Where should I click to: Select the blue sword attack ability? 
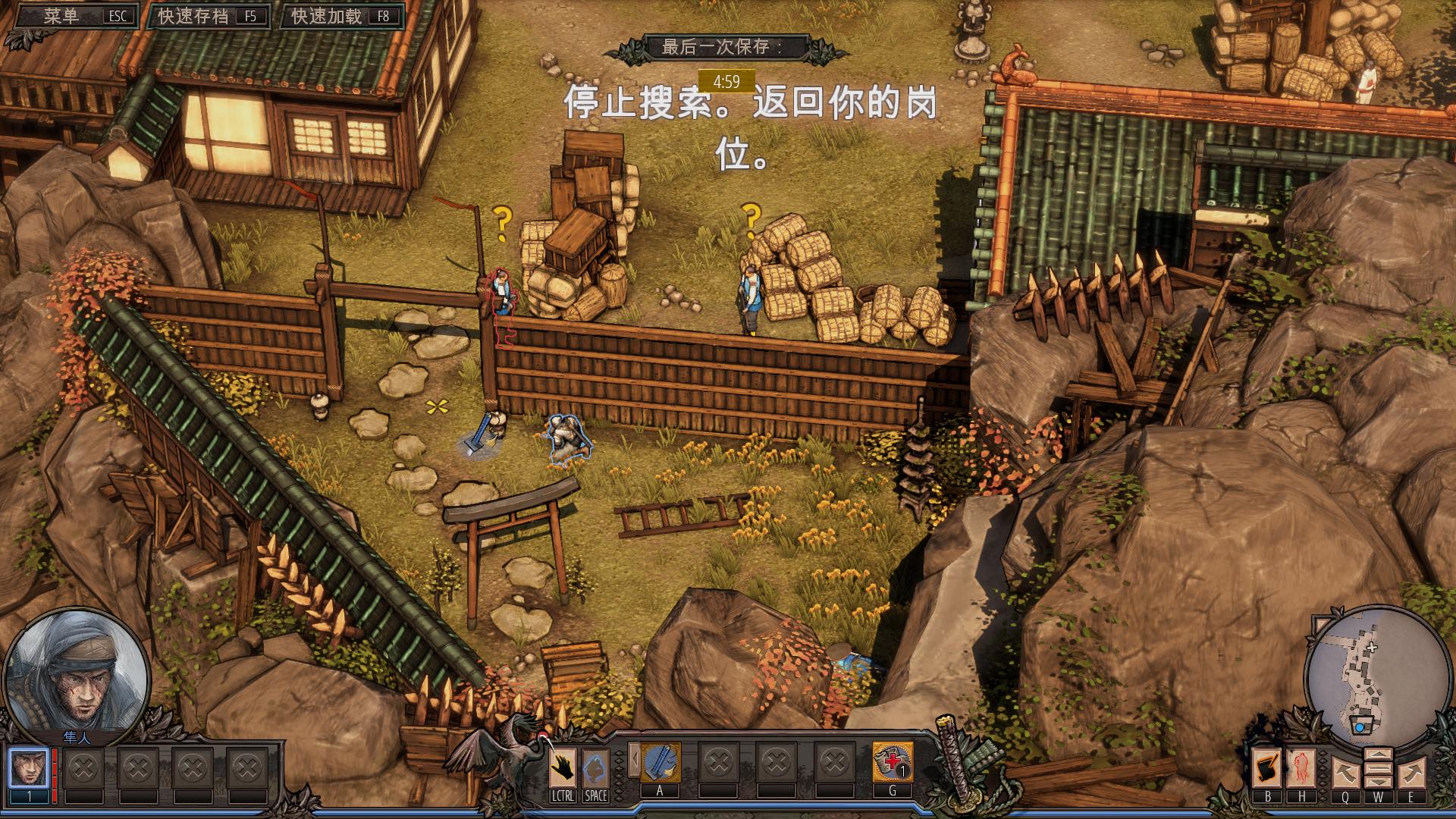pyautogui.click(x=661, y=762)
